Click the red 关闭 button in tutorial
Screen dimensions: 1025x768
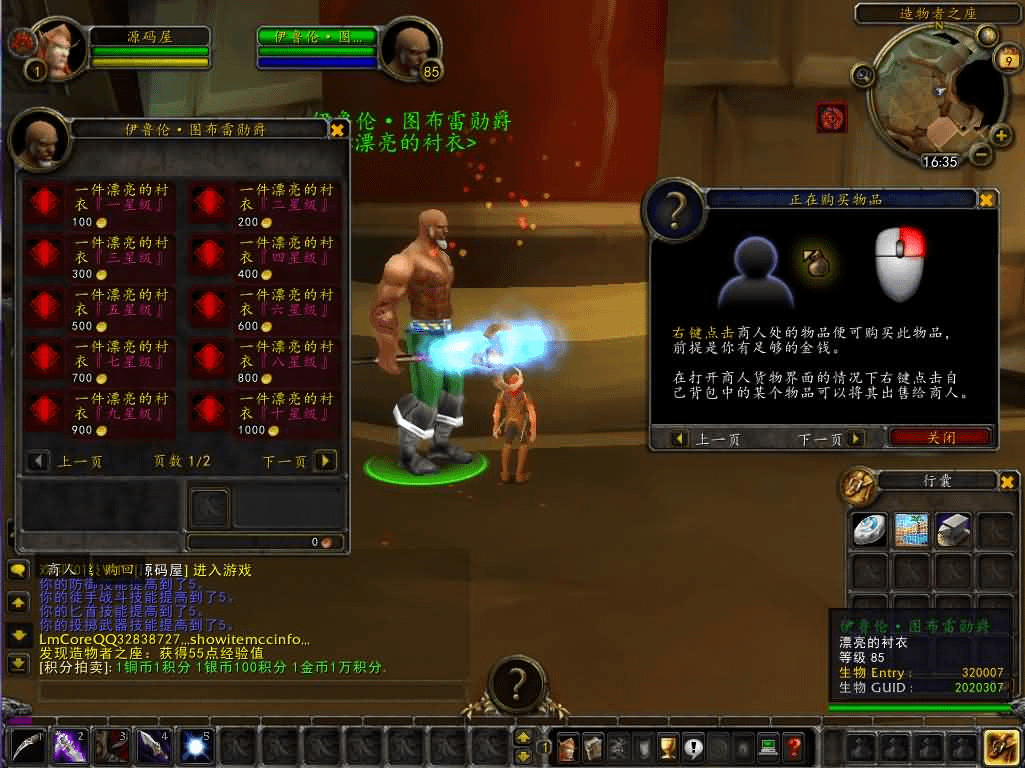tap(940, 438)
